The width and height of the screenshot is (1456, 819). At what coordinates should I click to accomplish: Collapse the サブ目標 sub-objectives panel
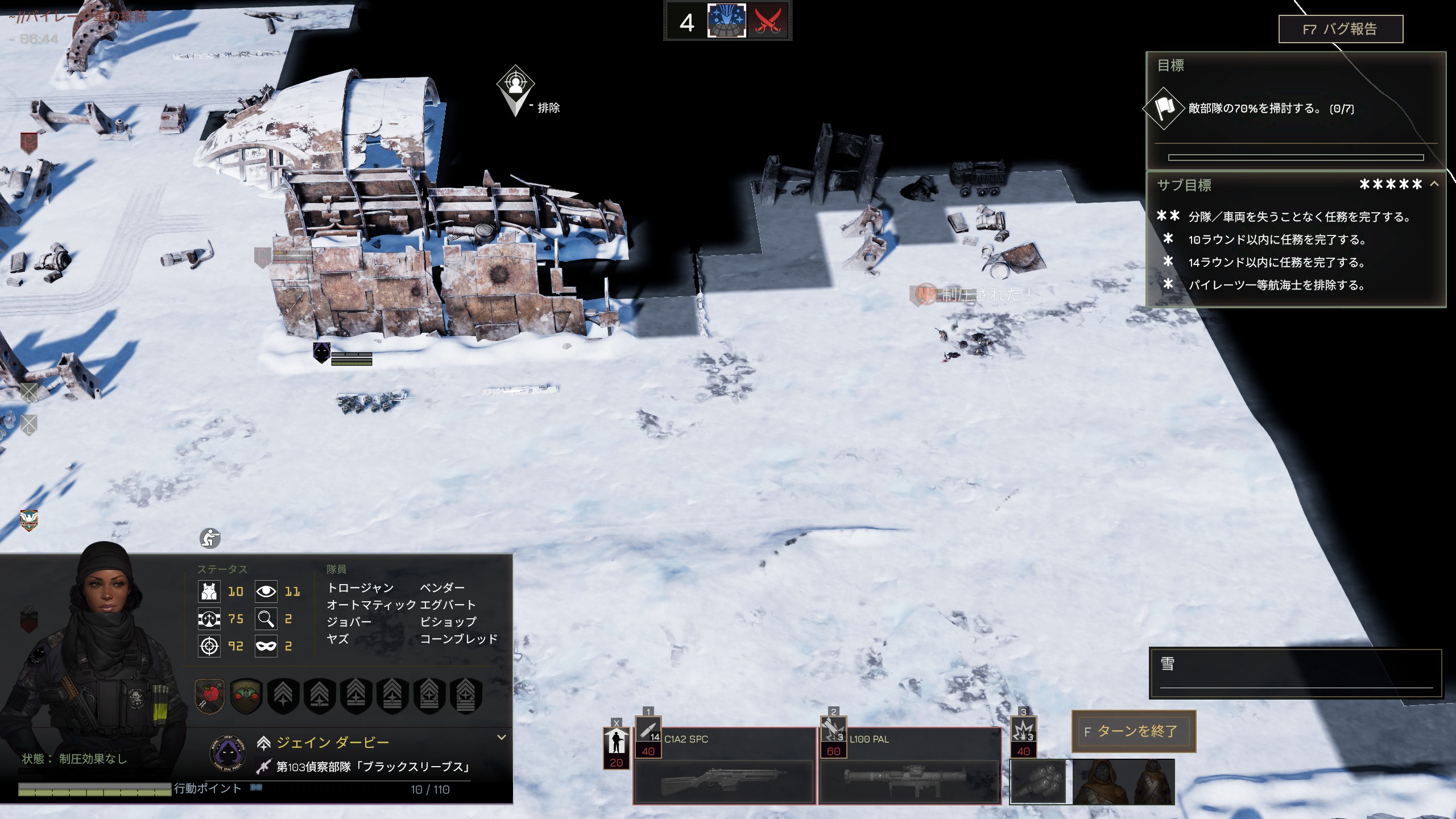[1434, 184]
